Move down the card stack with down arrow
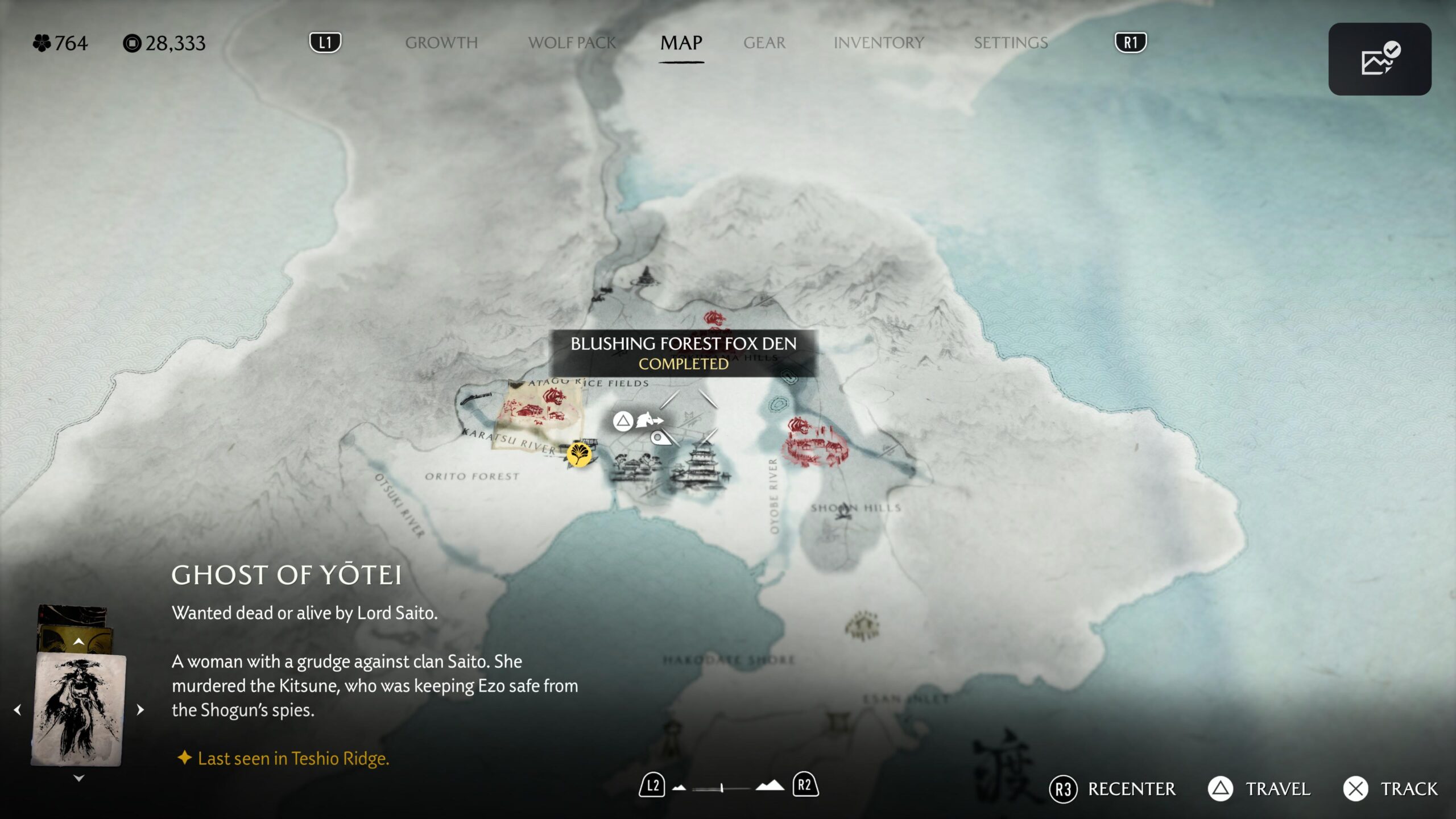The image size is (1456, 819). pyautogui.click(x=78, y=778)
